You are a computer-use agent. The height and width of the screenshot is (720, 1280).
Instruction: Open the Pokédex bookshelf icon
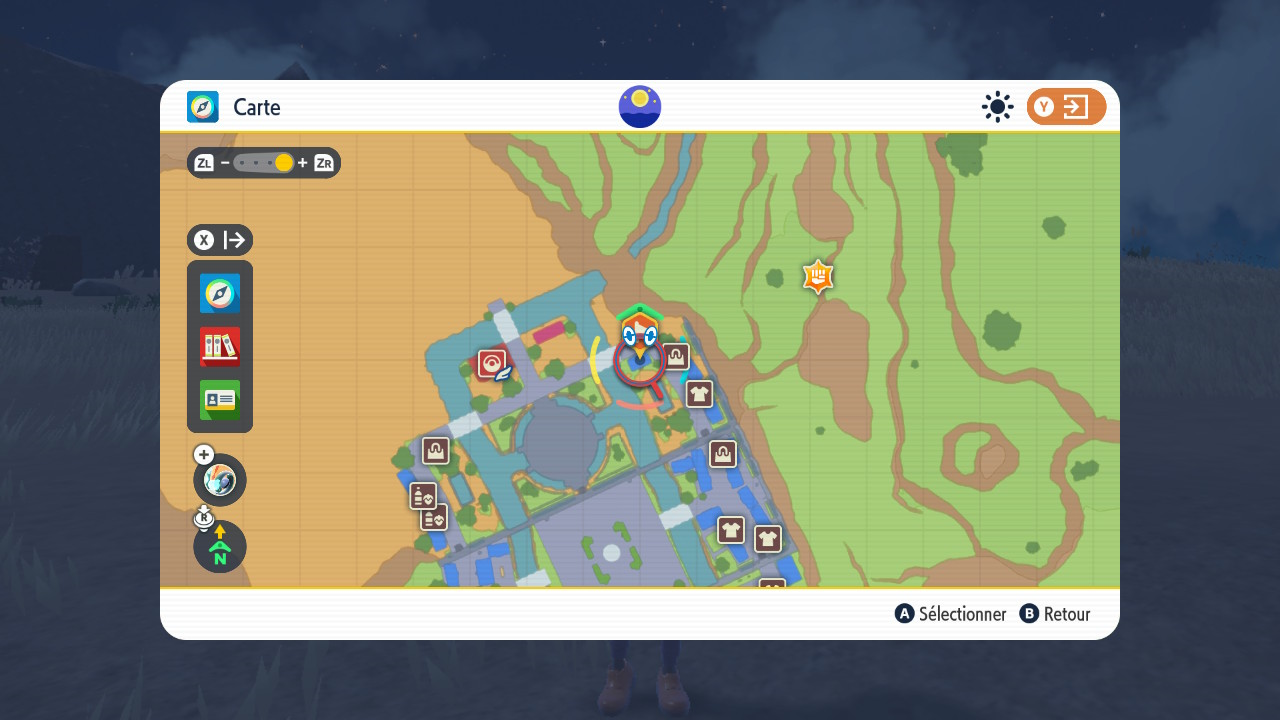point(220,347)
